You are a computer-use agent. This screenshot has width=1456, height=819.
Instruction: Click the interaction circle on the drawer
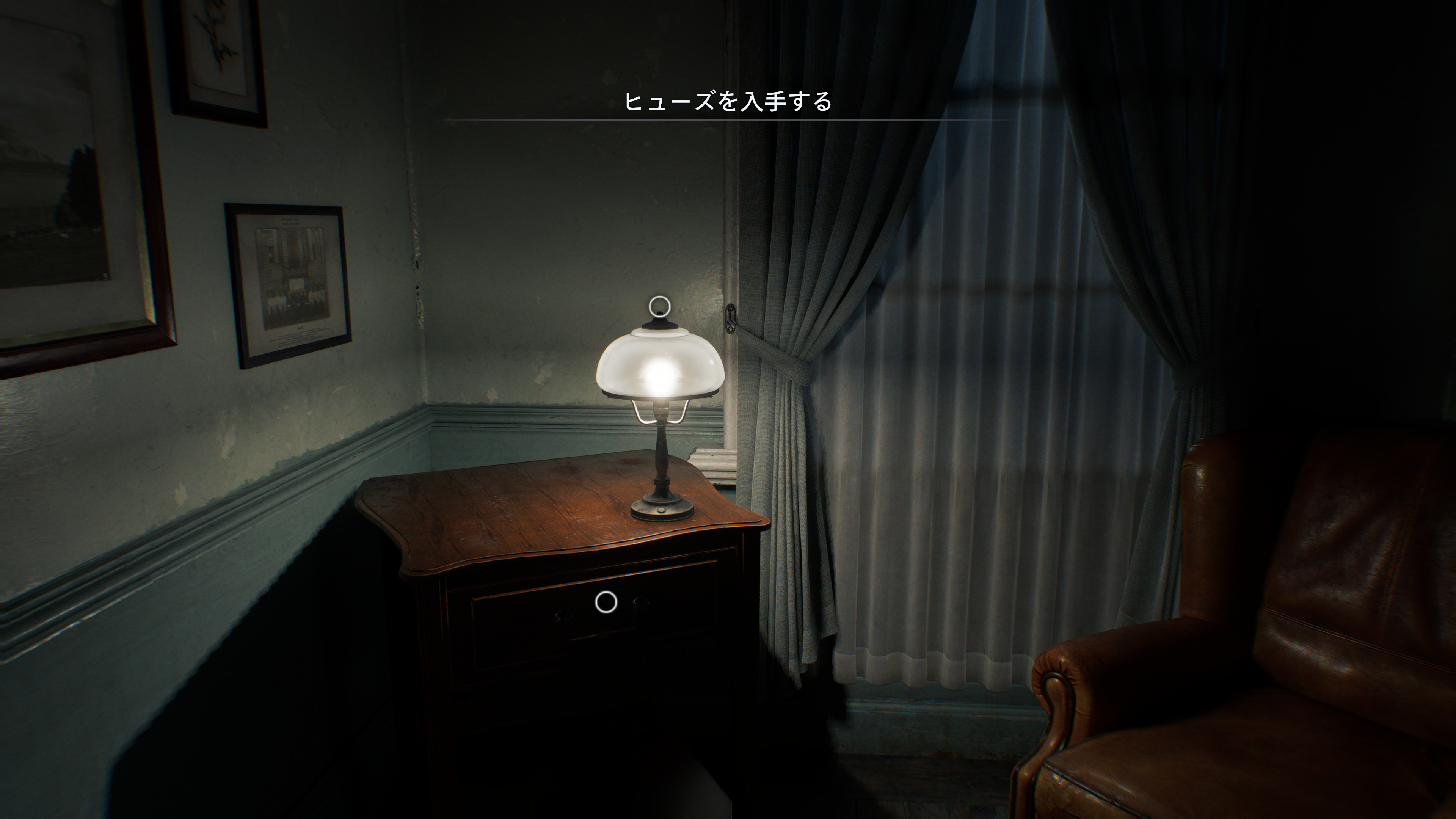click(x=606, y=602)
